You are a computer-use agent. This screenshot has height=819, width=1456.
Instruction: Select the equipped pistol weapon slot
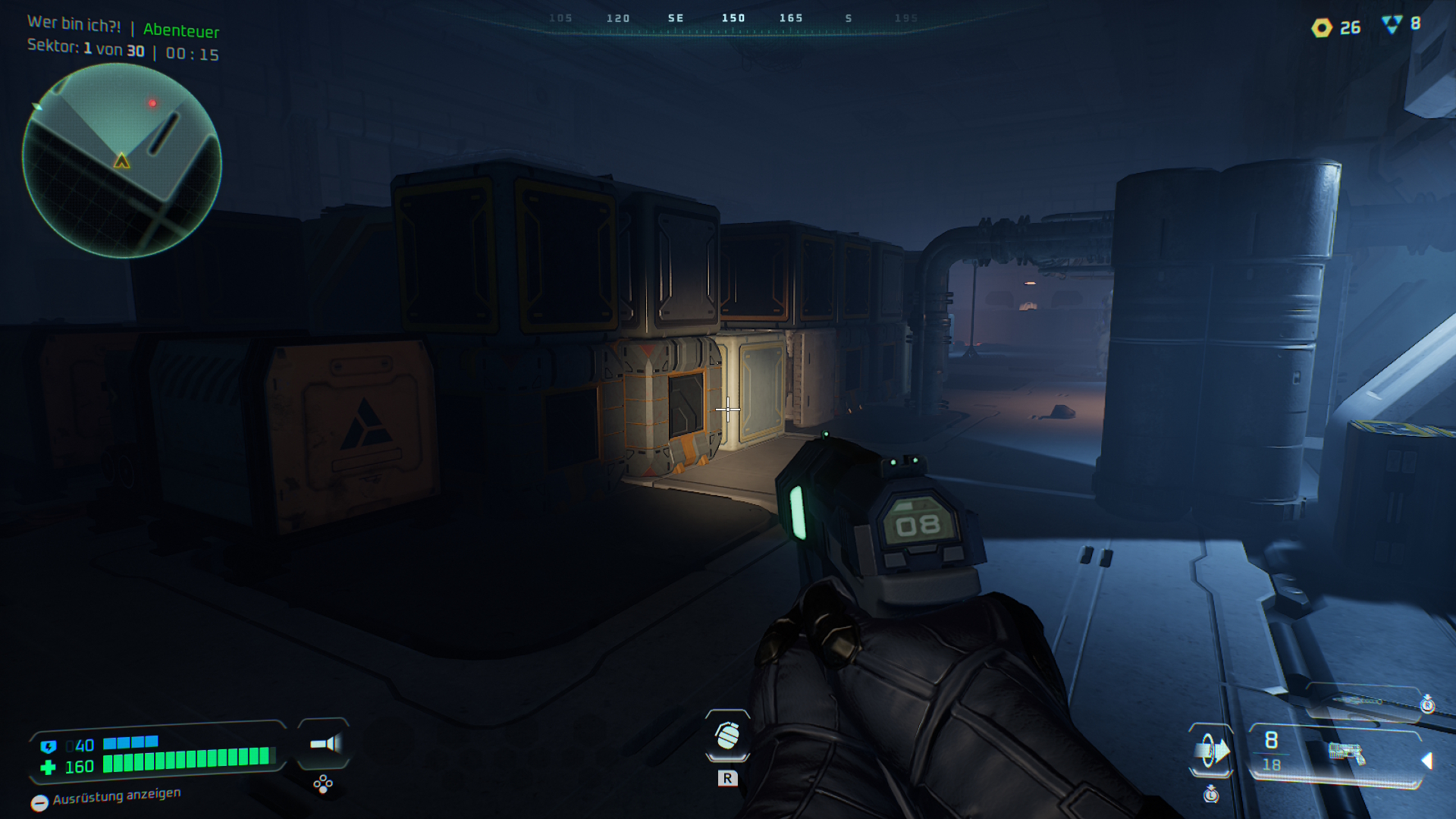click(x=1346, y=753)
